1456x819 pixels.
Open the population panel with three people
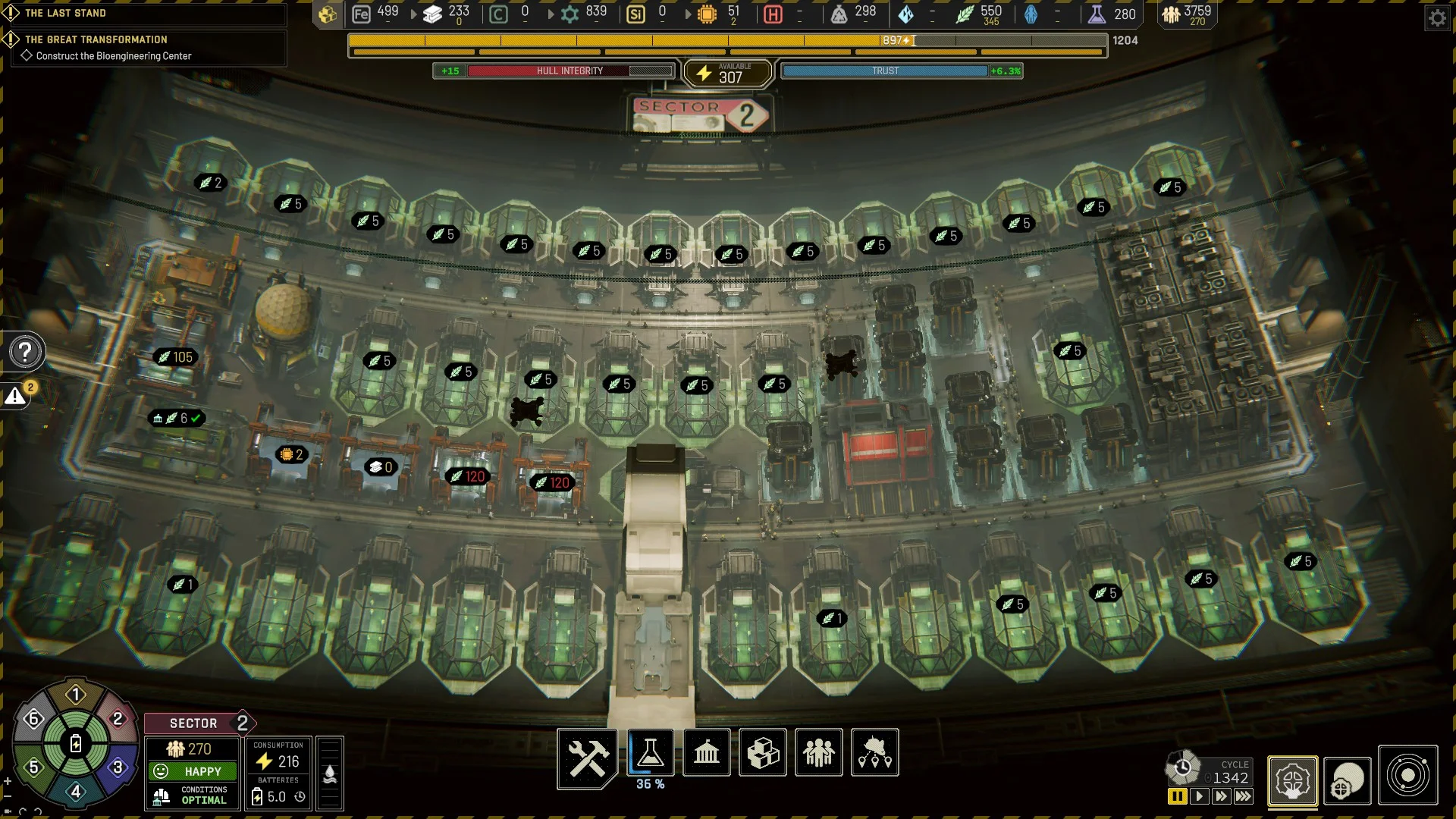coord(818,753)
